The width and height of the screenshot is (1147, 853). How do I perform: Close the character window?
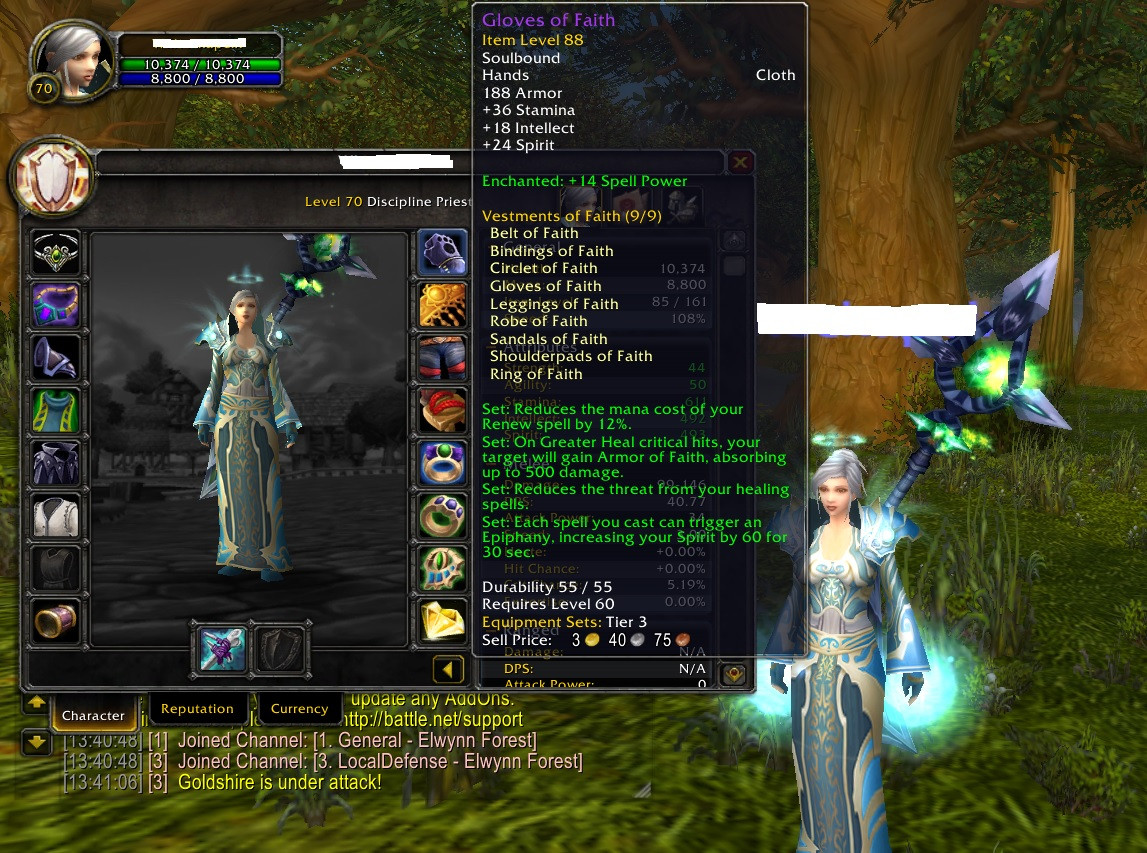[740, 162]
